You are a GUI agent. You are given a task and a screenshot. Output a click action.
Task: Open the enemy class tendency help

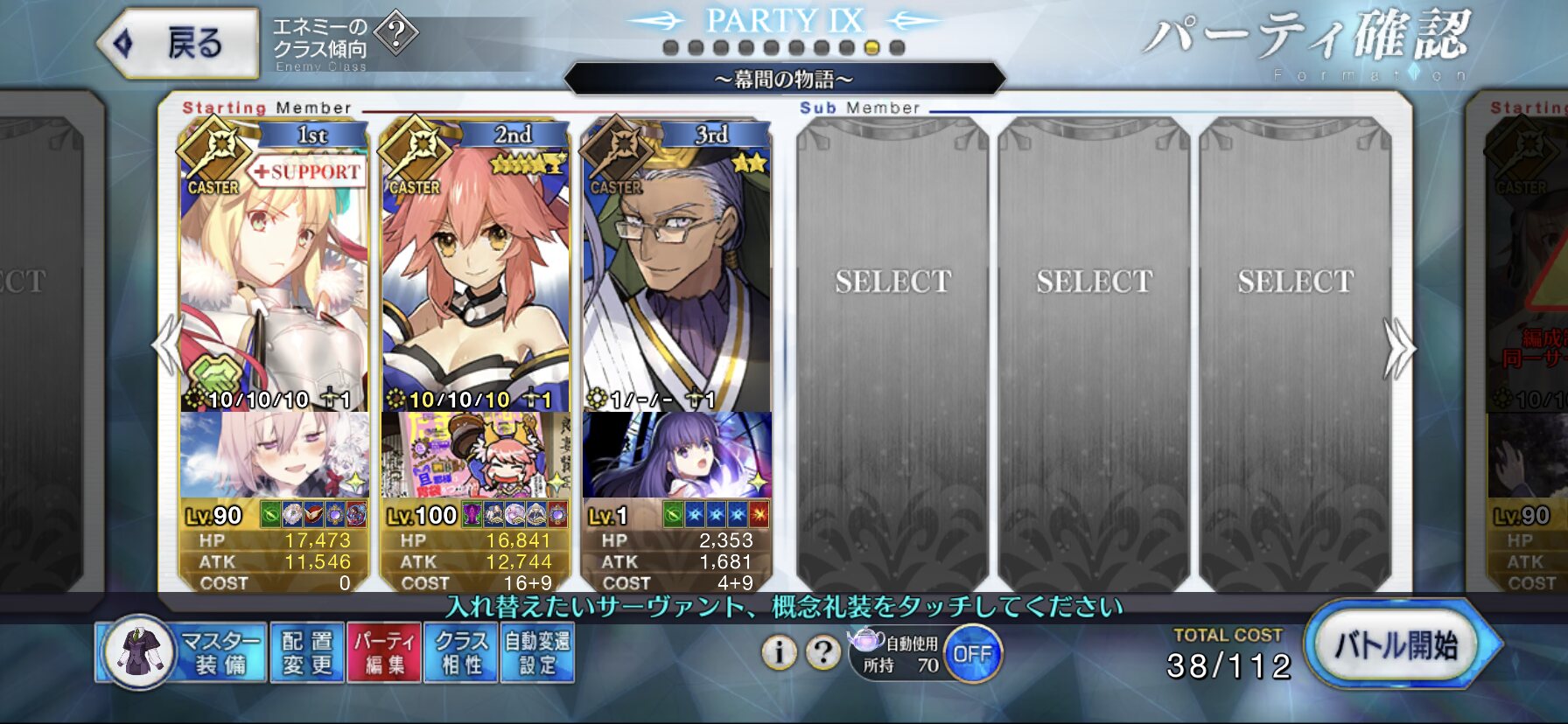click(395, 35)
